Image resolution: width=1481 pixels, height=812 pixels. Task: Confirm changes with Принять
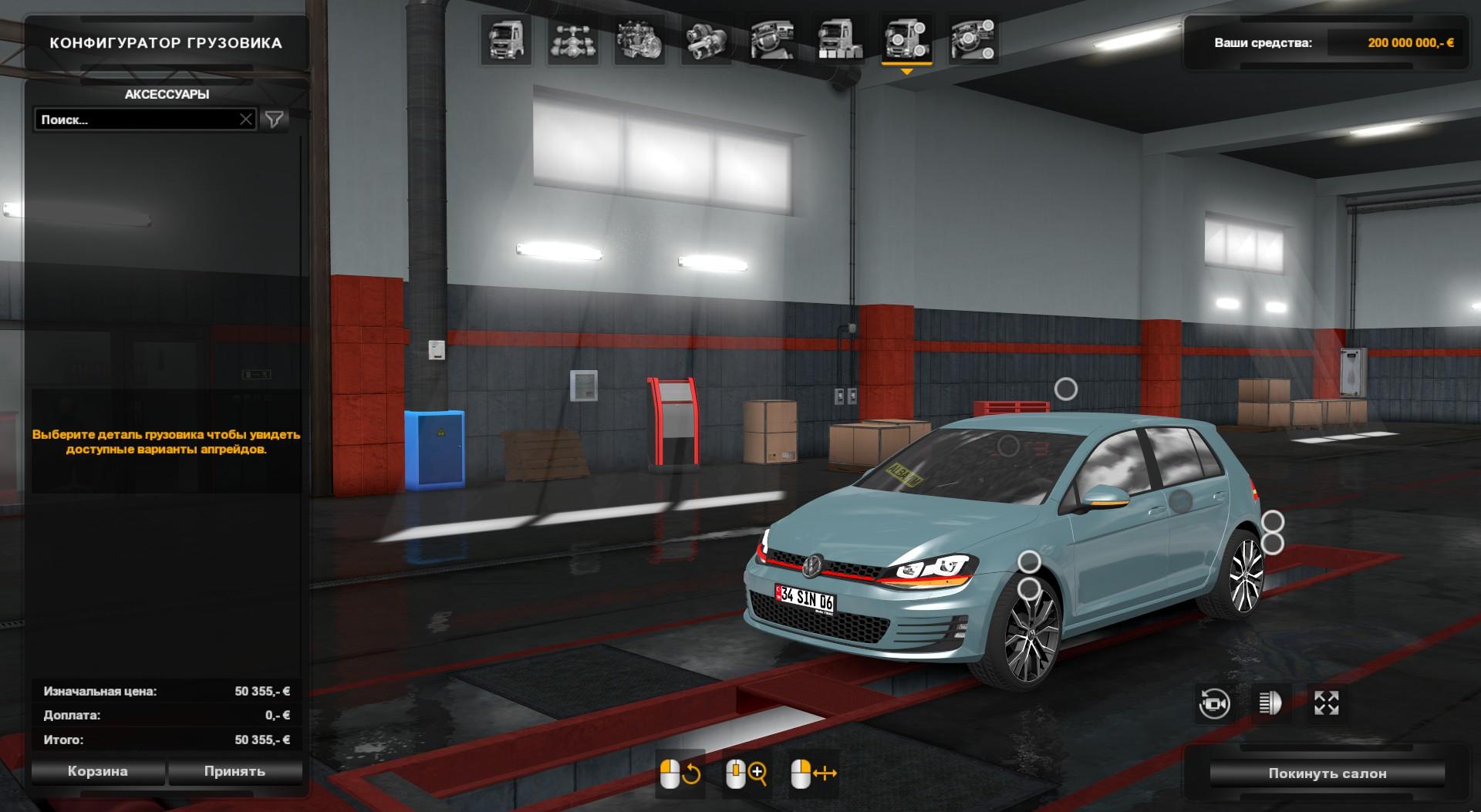[234, 771]
